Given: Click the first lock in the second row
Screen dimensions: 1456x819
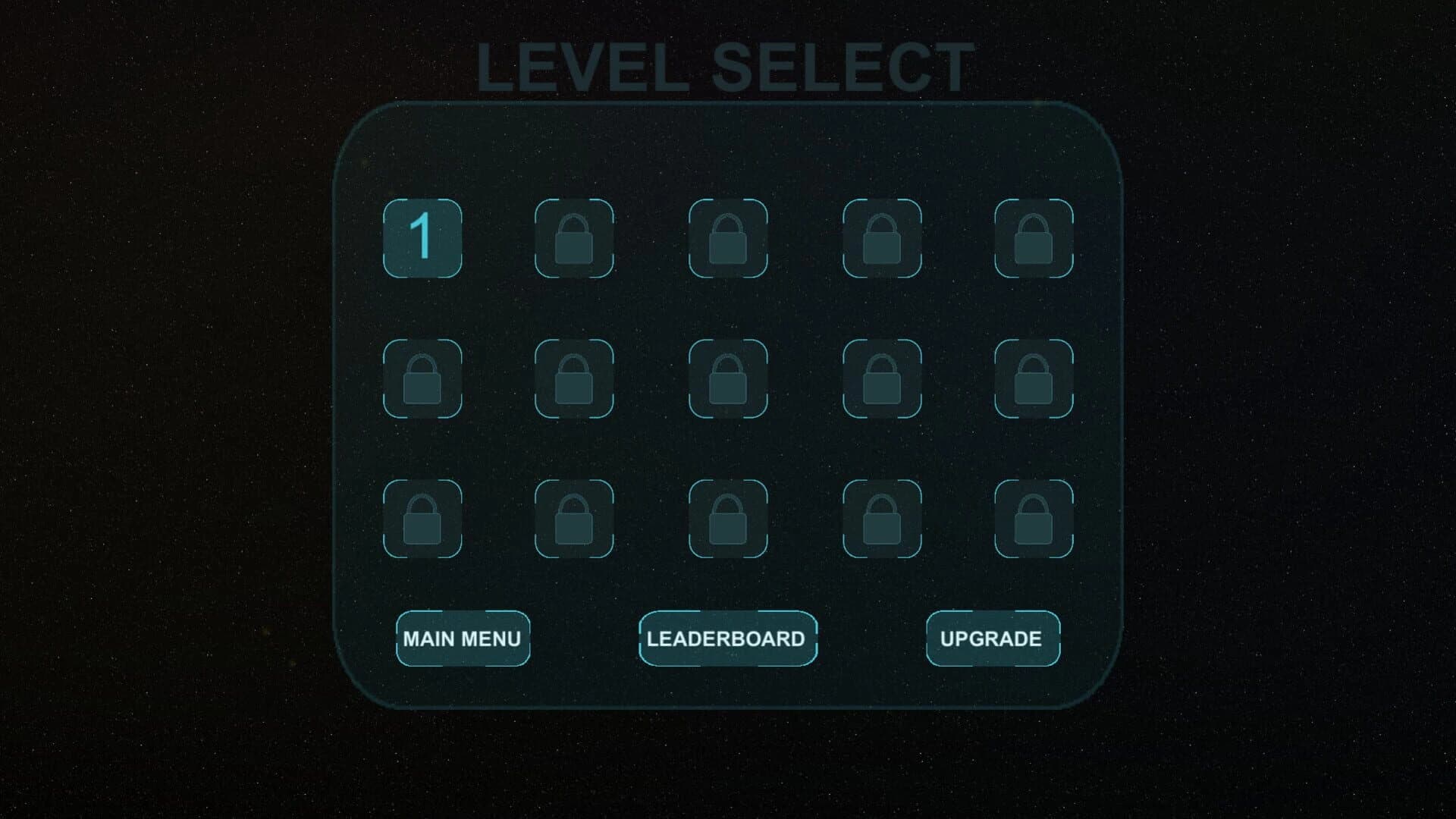Looking at the screenshot, I should point(423,379).
